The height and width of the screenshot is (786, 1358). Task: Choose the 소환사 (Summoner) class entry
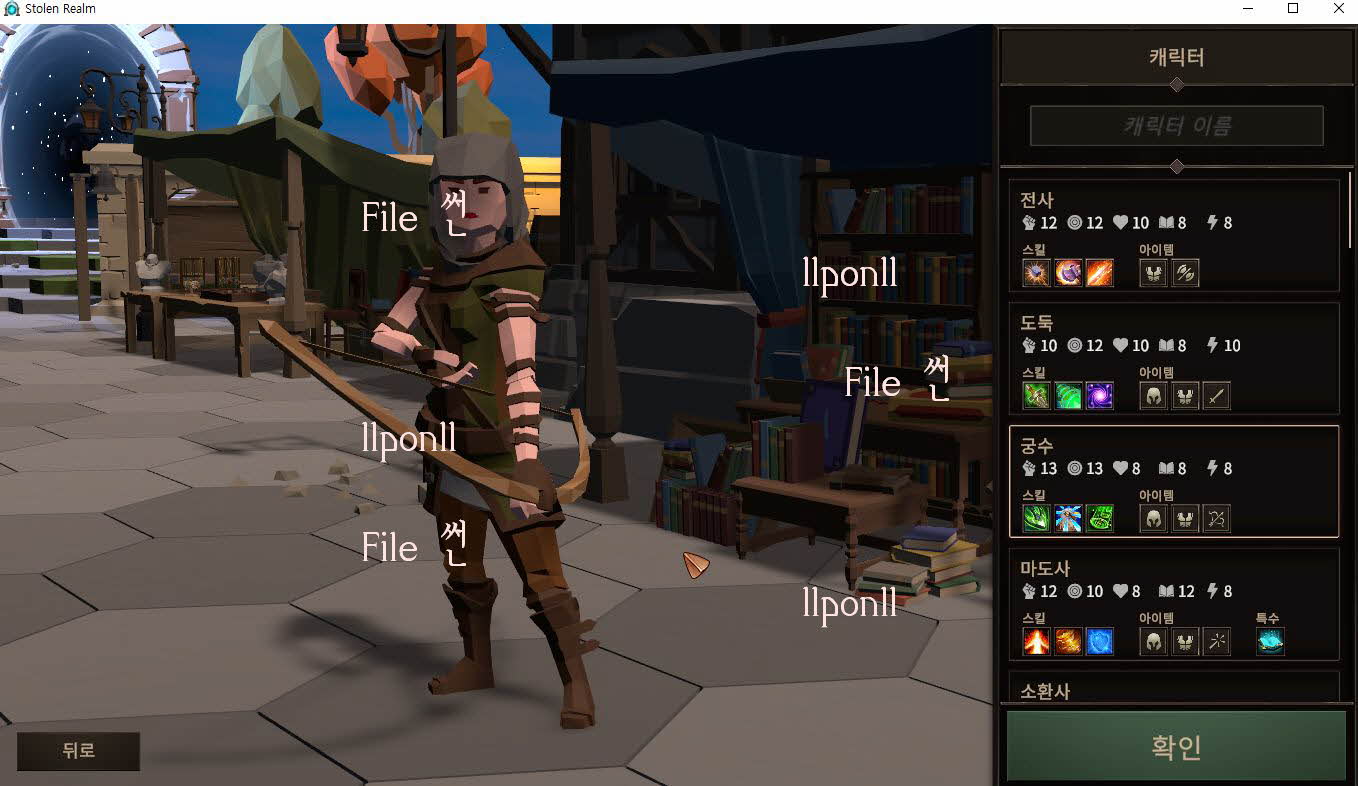[1174, 689]
